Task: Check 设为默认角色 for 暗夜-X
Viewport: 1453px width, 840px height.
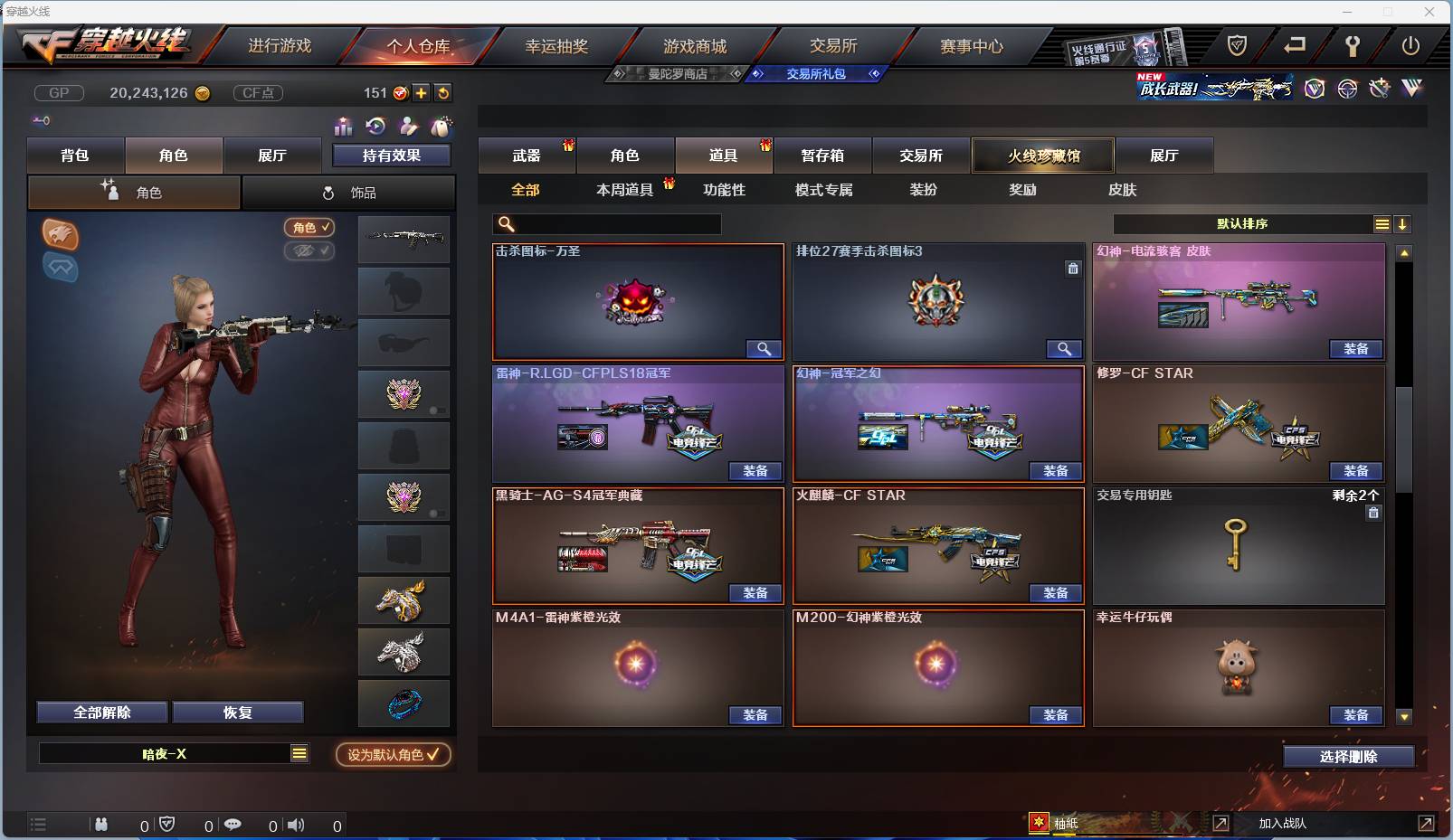Action: [x=392, y=756]
